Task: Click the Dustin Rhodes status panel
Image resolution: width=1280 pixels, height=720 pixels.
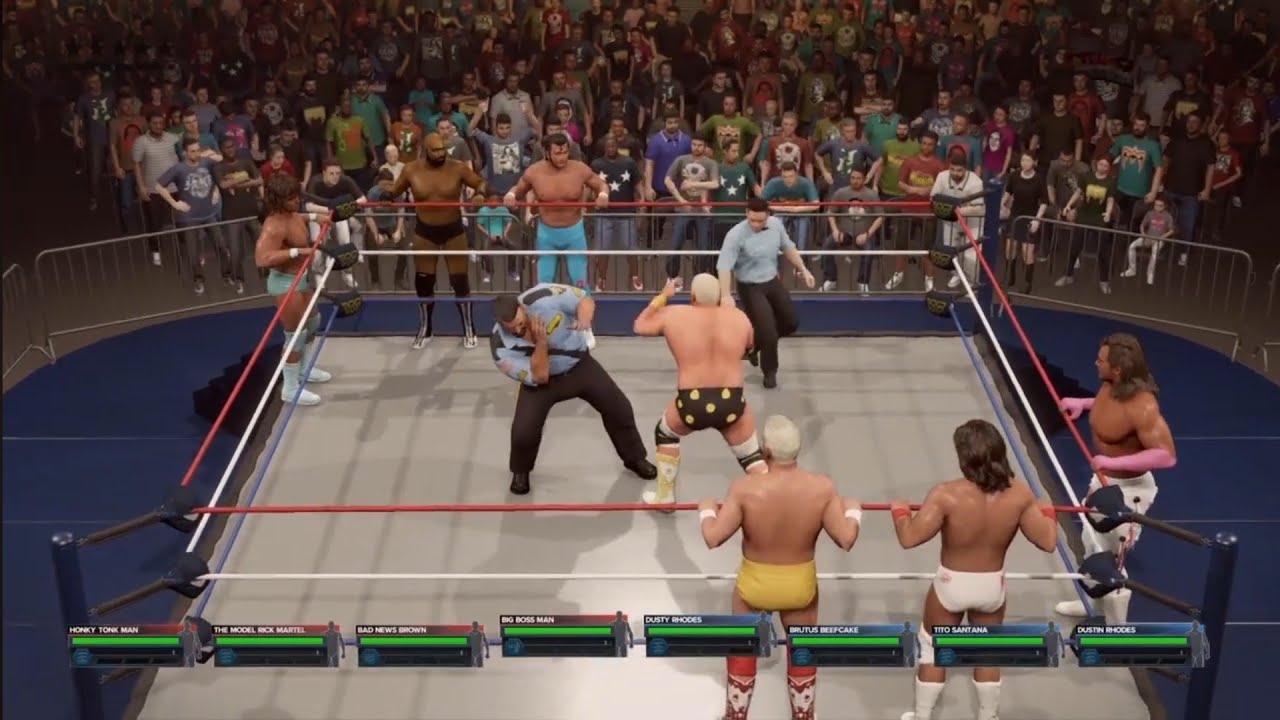Action: tap(1141, 645)
